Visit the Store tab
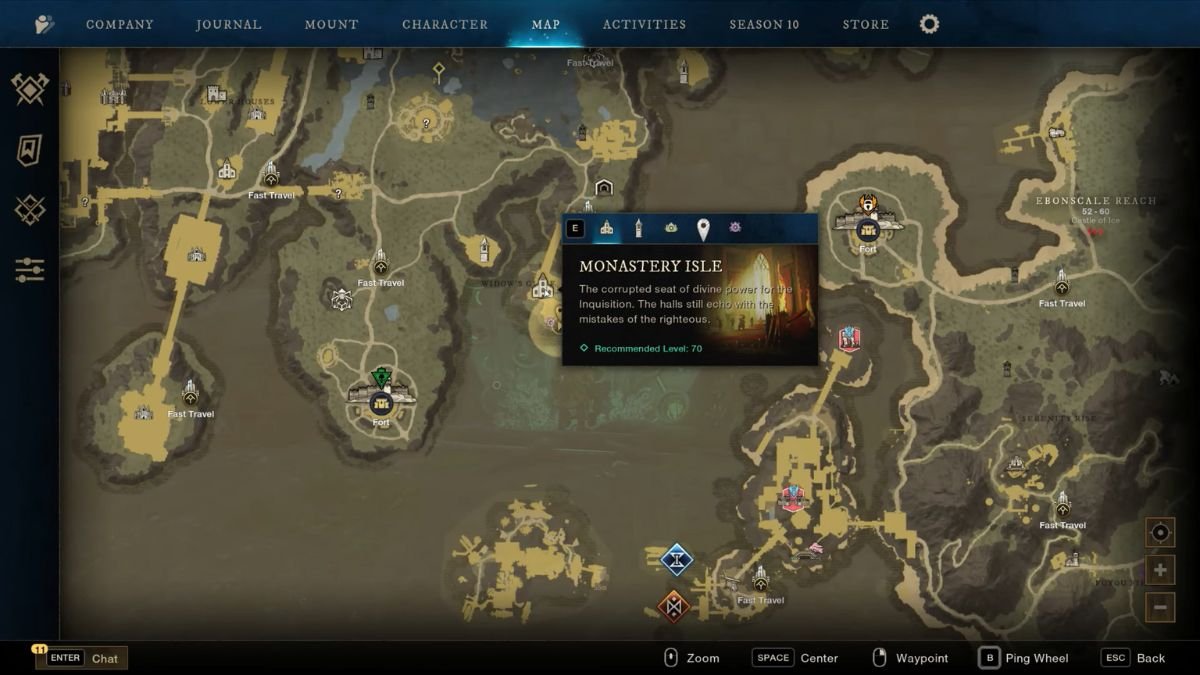This screenshot has width=1200, height=675. [x=865, y=24]
